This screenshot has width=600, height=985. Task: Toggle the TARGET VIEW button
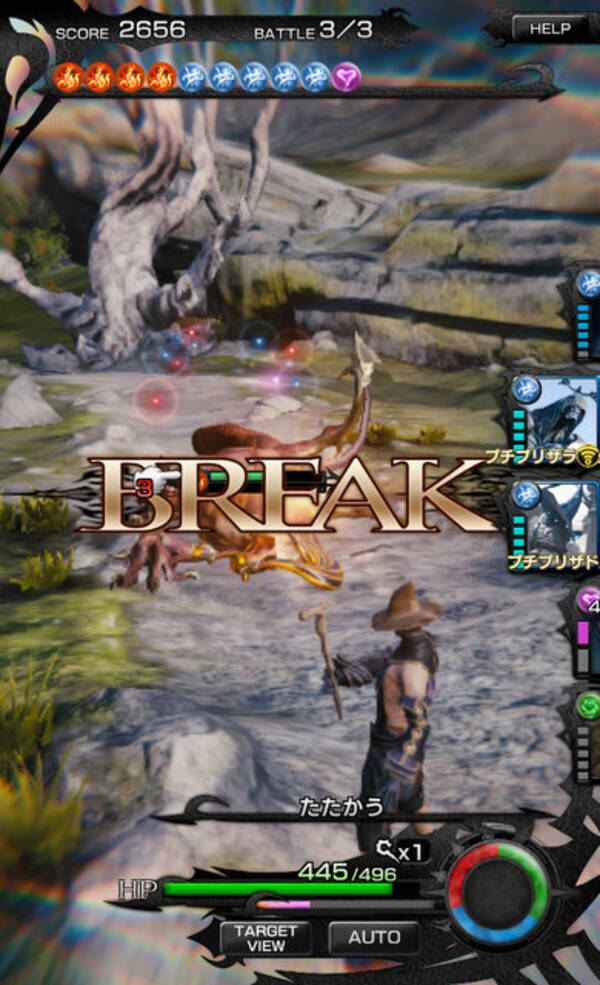click(x=266, y=937)
